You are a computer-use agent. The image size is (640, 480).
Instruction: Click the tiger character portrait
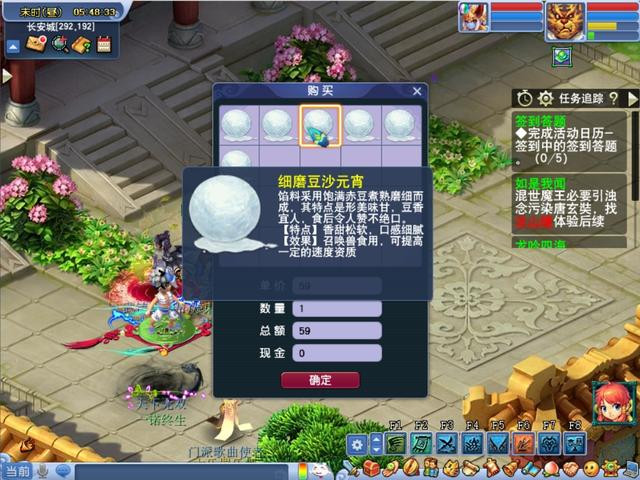coord(564,20)
